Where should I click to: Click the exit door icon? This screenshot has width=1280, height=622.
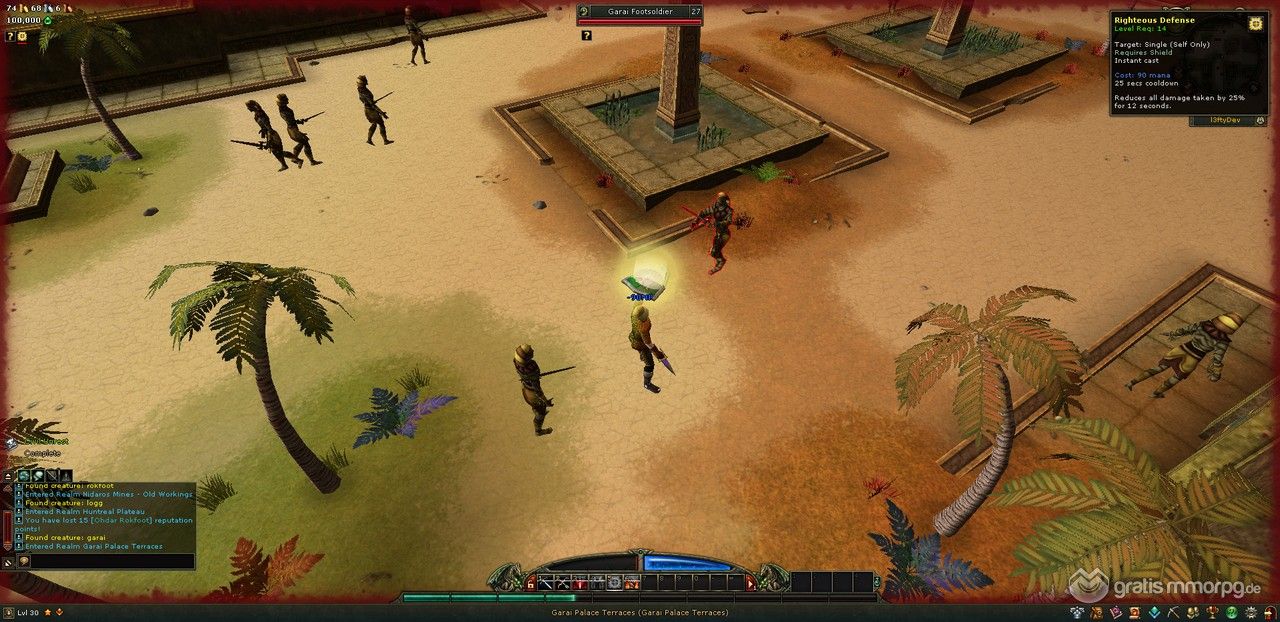click(x=1268, y=612)
